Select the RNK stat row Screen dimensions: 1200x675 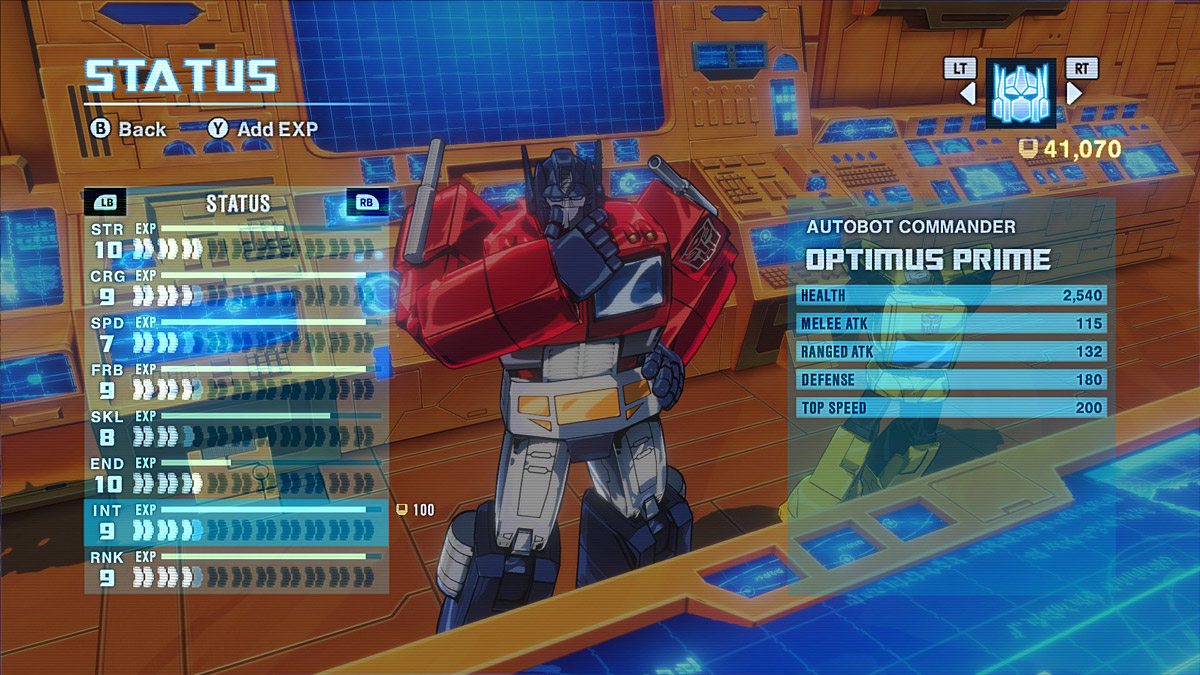pos(236,568)
